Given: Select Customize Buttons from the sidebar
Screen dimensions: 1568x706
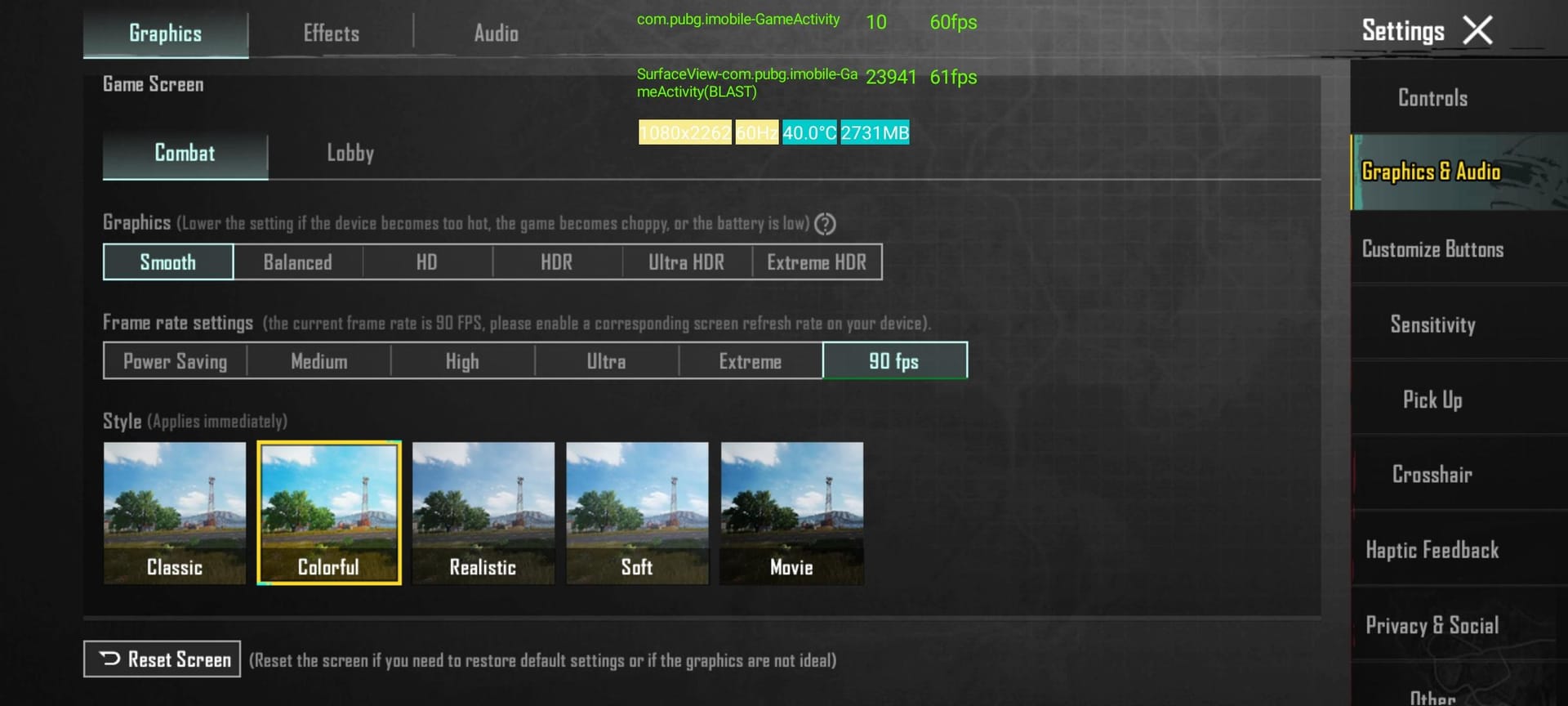Looking at the screenshot, I should (x=1432, y=249).
